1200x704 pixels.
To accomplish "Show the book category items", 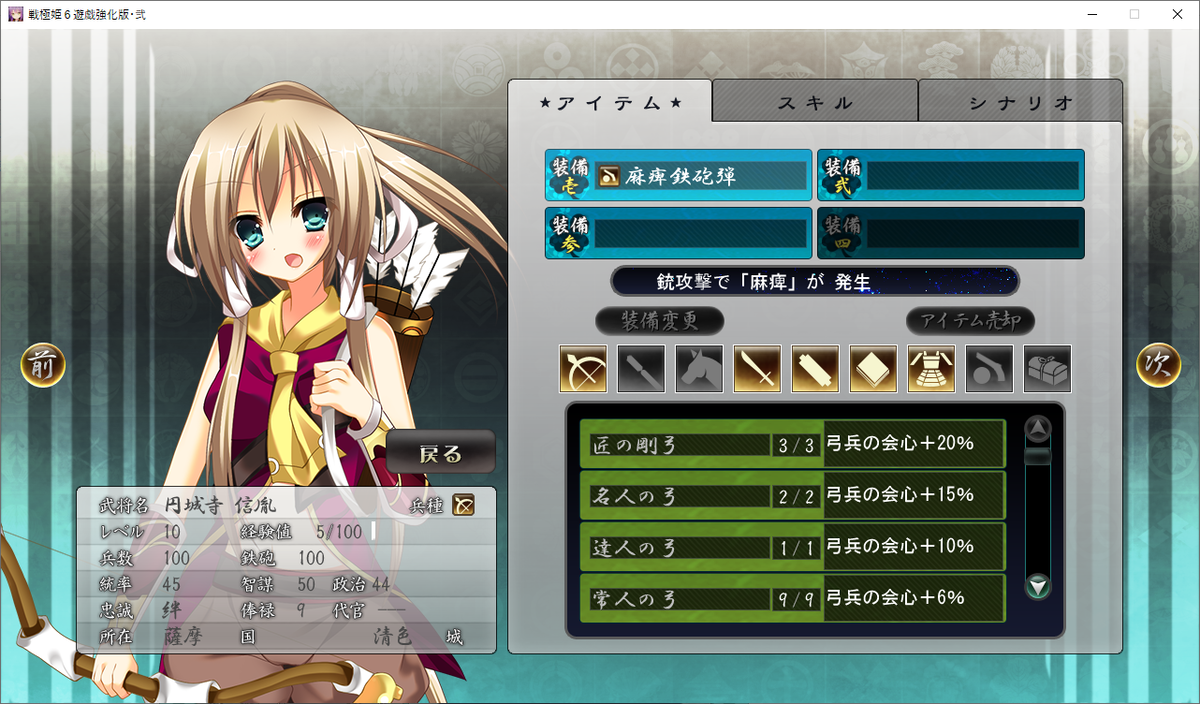I will [x=873, y=369].
